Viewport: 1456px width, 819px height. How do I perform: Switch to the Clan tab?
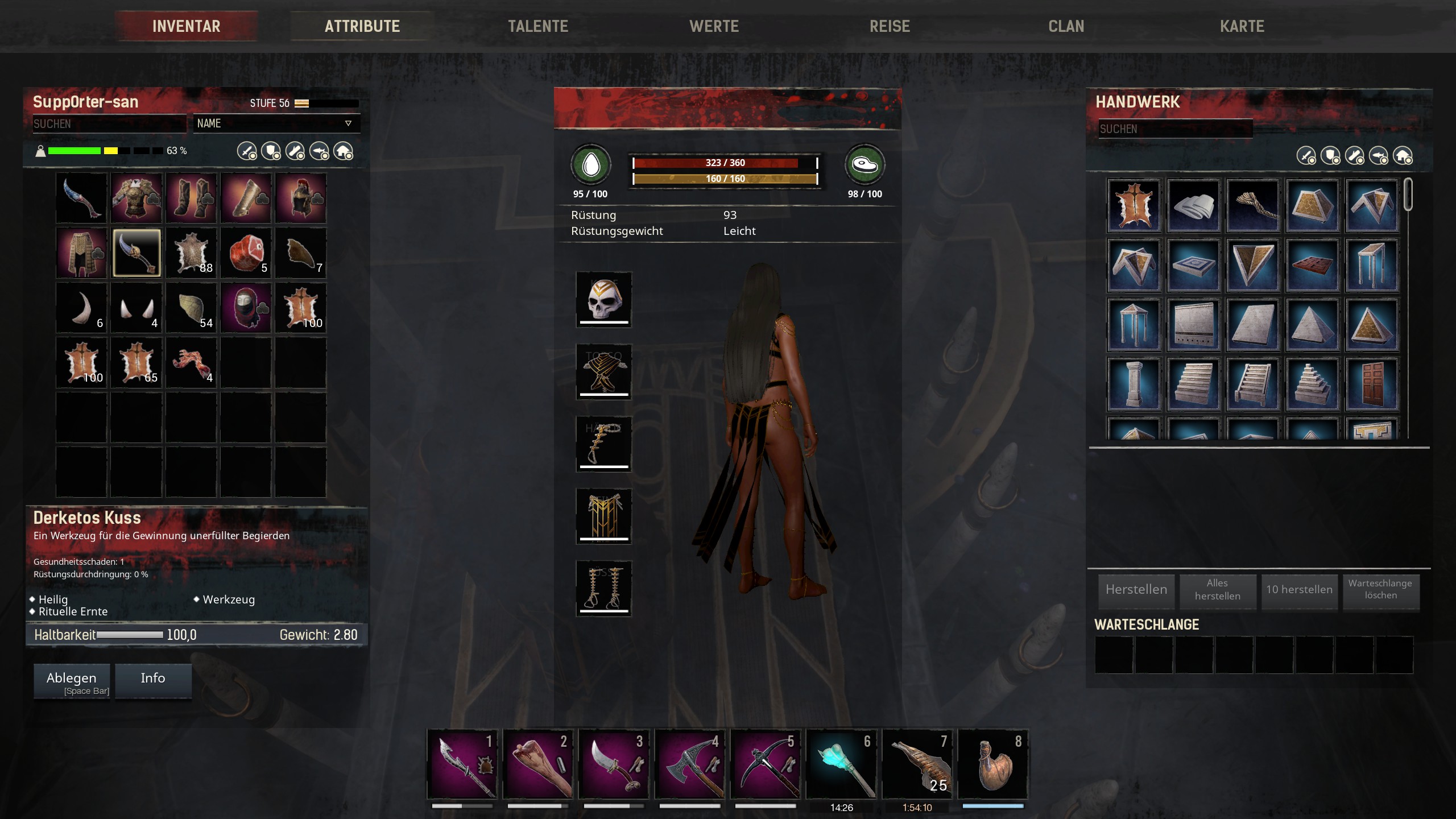coord(1066,26)
